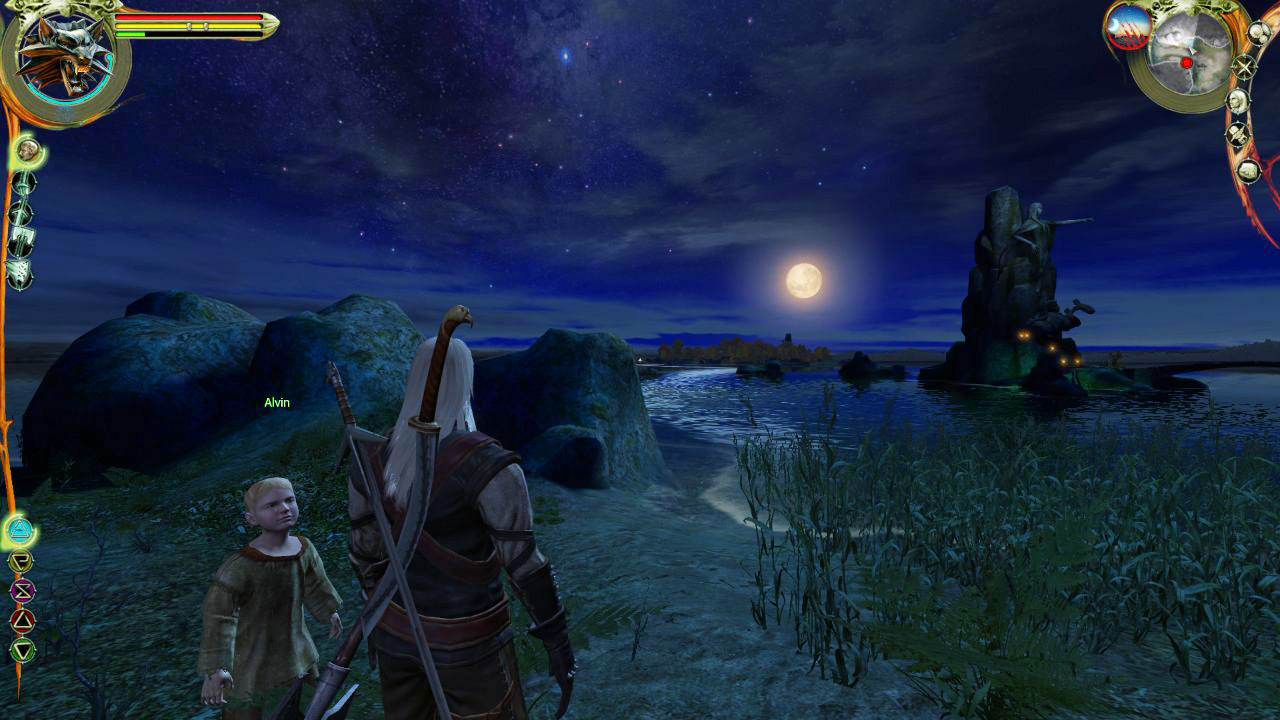Screen dimensions: 1280x720
Task: Click the compass star icon near the minimap
Action: [1246, 67]
